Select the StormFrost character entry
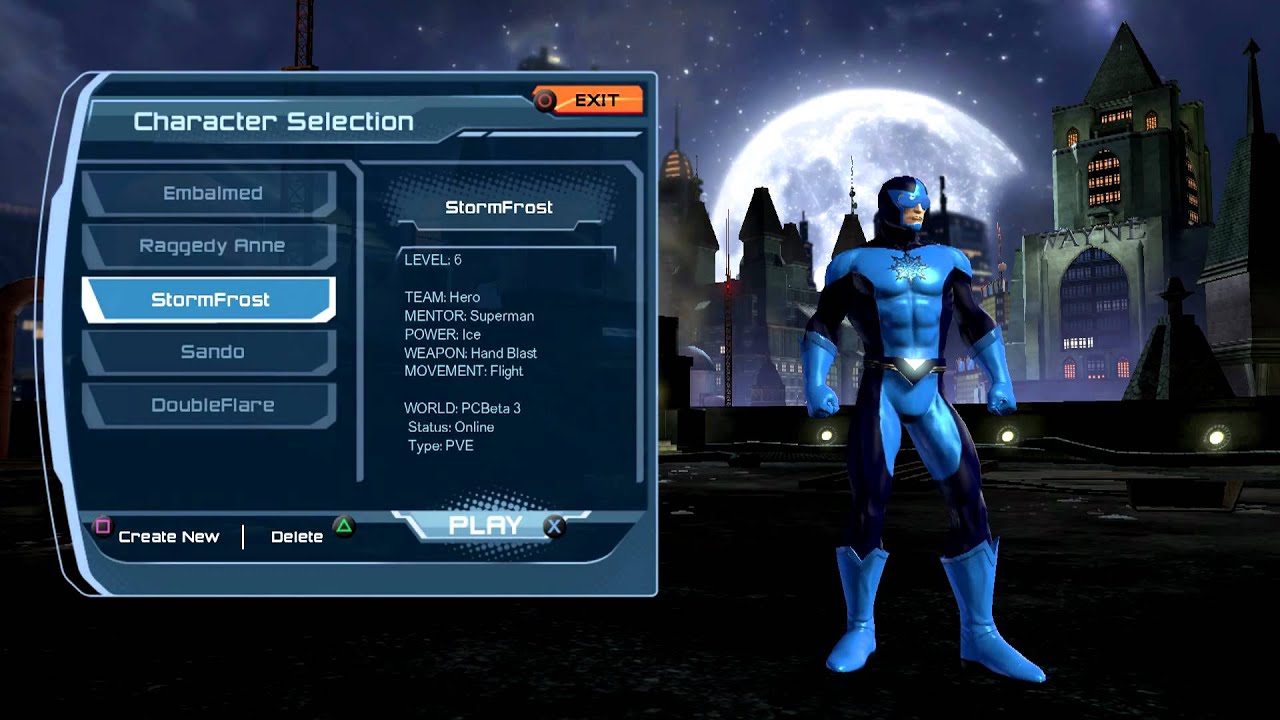 pos(210,300)
